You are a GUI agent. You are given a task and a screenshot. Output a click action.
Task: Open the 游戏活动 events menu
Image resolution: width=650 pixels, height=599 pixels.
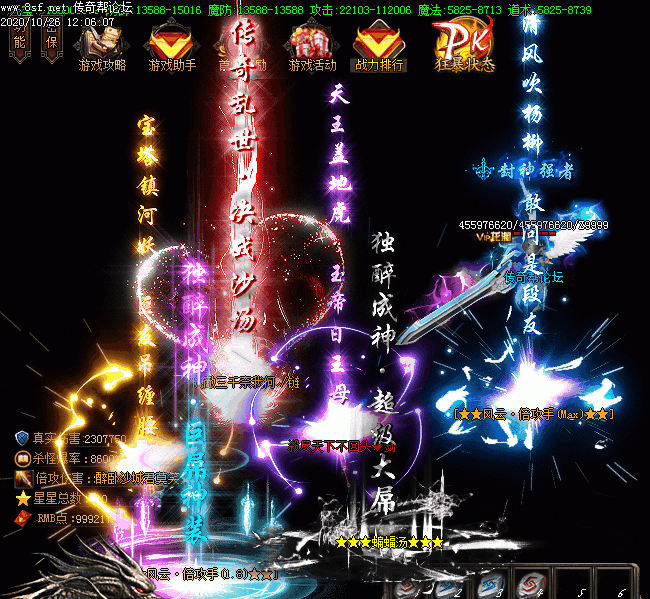pos(311,46)
